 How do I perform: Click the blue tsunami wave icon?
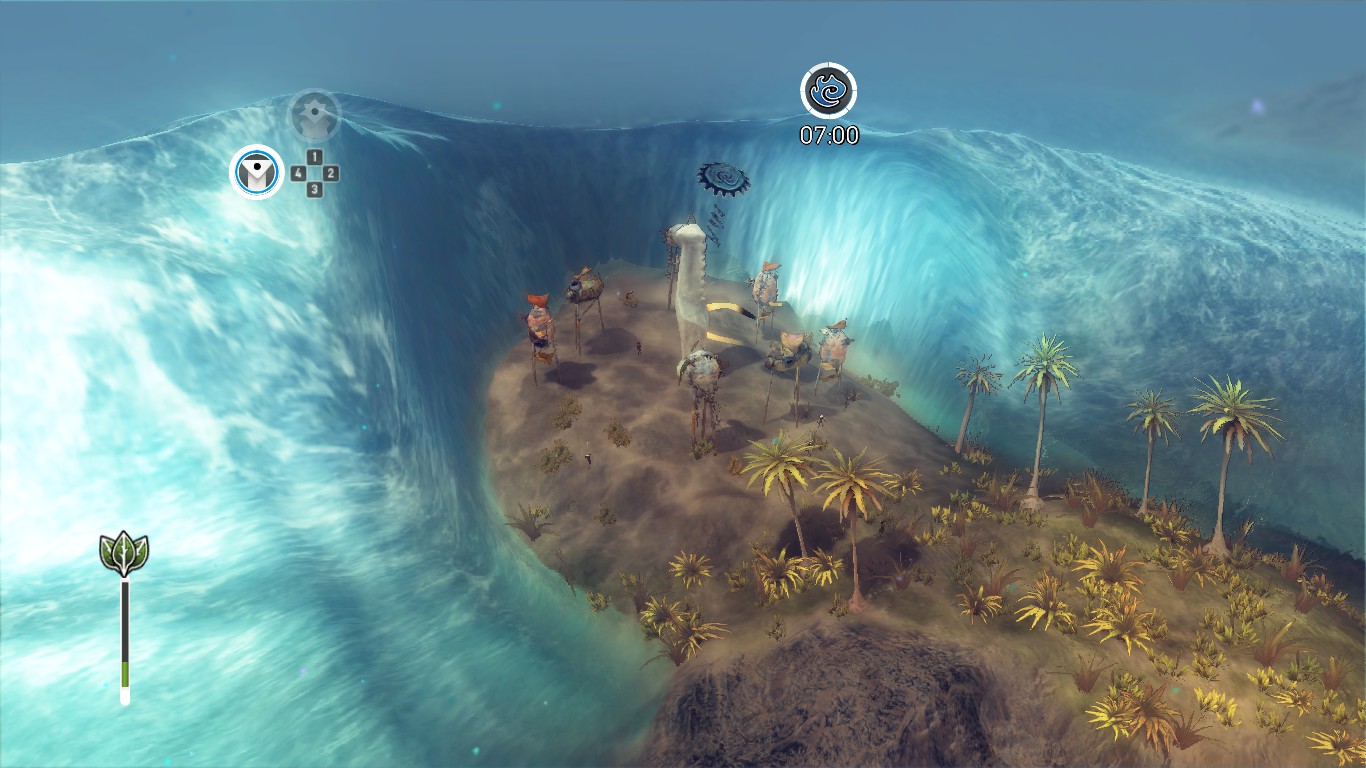[x=828, y=91]
